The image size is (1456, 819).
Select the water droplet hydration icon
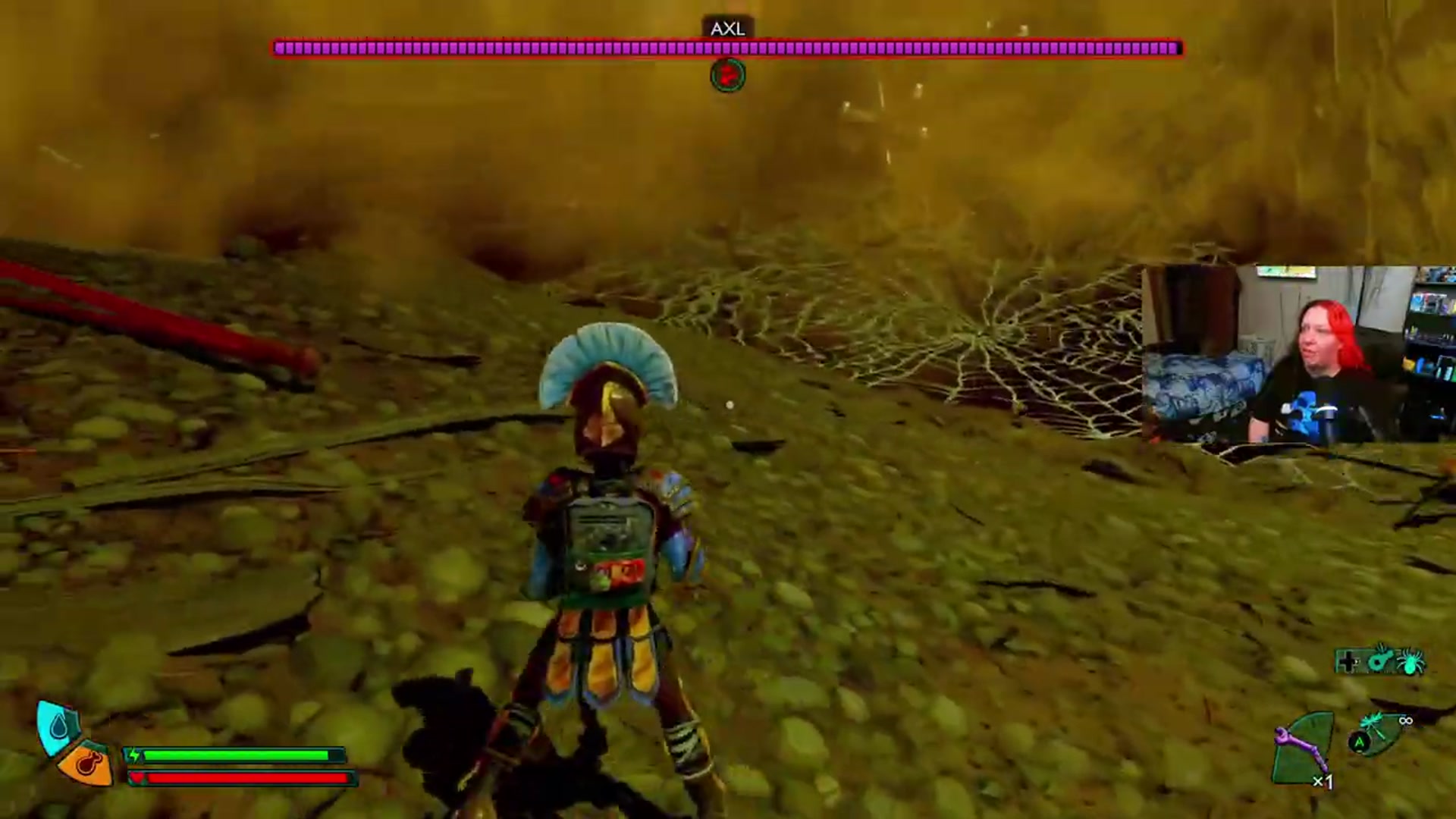[58, 726]
